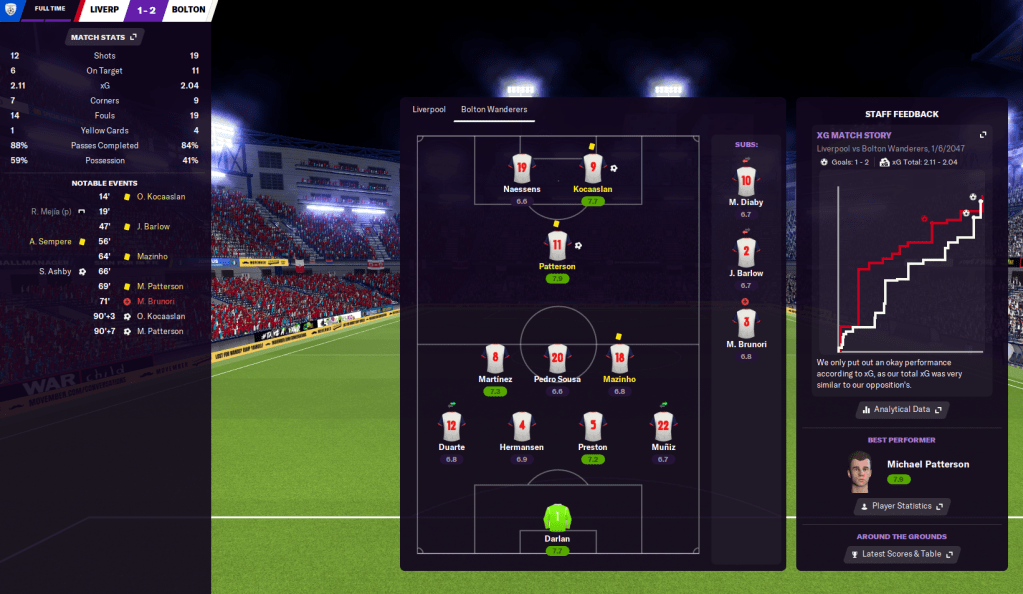The image size is (1023, 594).
Task: Switch to the Liverpool lineup tab
Action: coord(429,109)
